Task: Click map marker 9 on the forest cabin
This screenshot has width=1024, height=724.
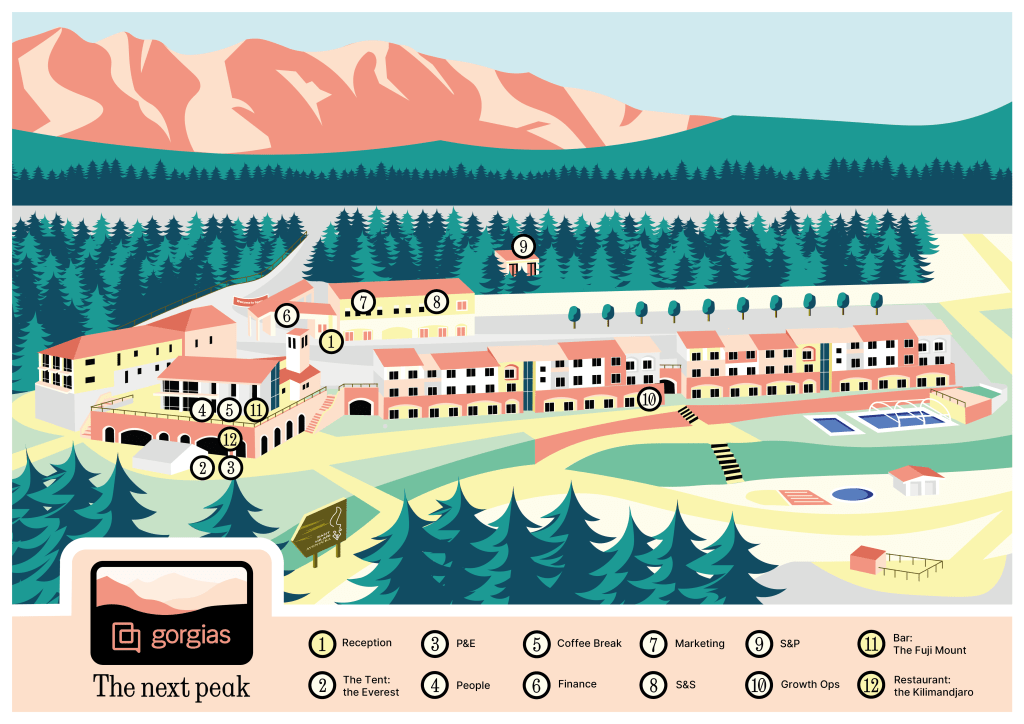Action: click(522, 246)
